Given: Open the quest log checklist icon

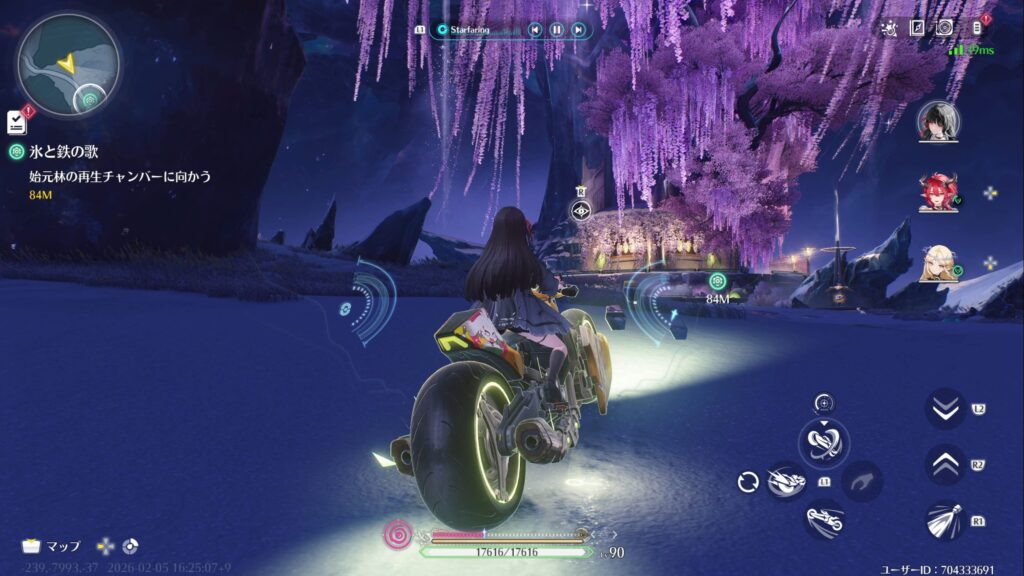Looking at the screenshot, I should pos(16,122).
